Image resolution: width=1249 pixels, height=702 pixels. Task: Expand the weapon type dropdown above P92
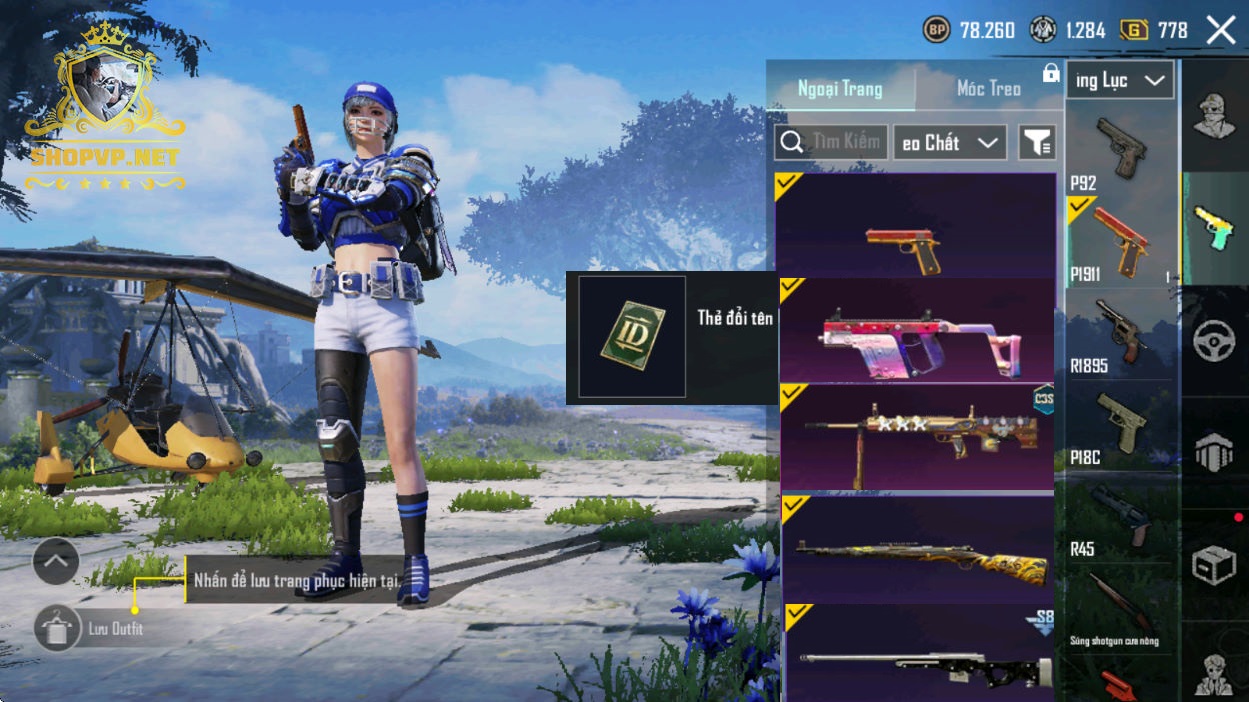(x=1120, y=81)
